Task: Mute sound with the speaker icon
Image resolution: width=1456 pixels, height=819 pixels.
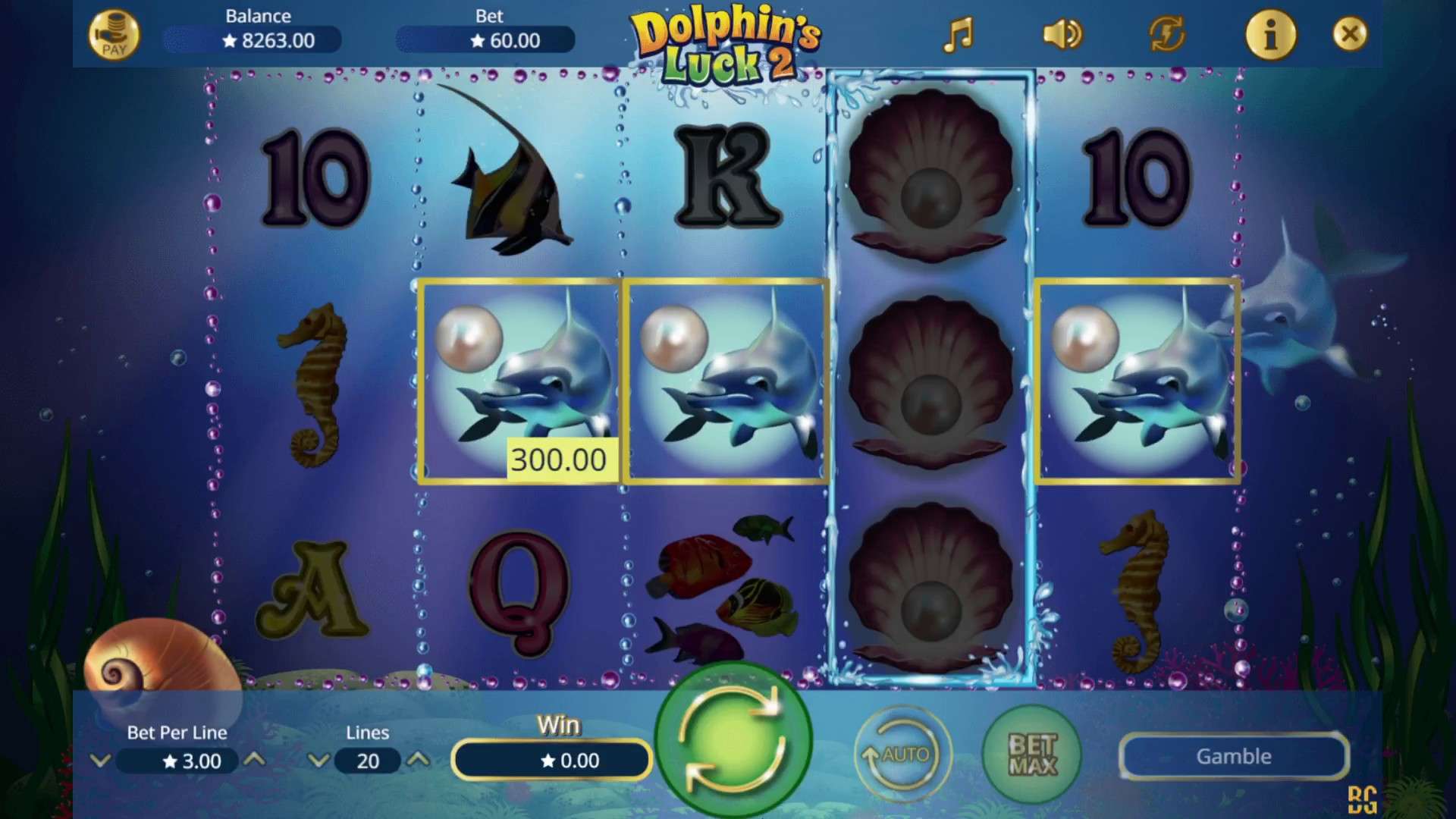Action: tap(1062, 35)
